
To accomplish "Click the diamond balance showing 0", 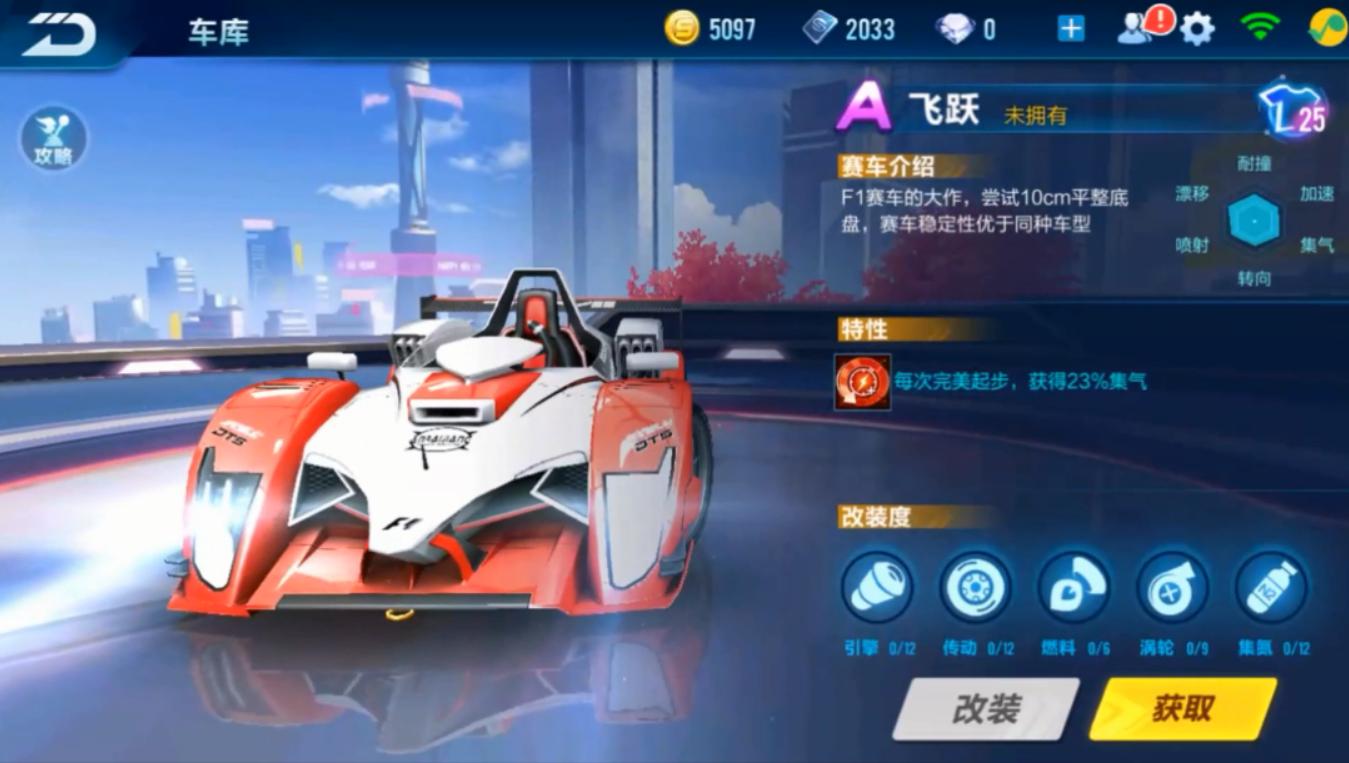I will click(963, 28).
